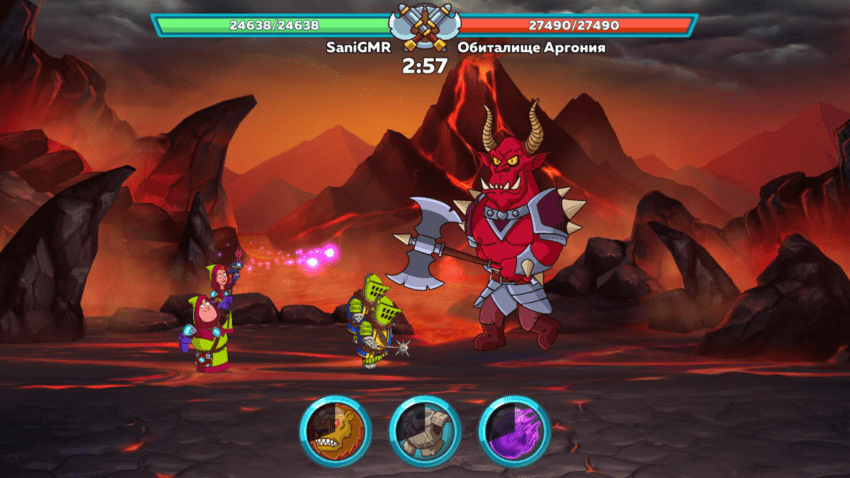This screenshot has width=850, height=478.
Task: Use the stone golem ability
Action: pos(424,431)
